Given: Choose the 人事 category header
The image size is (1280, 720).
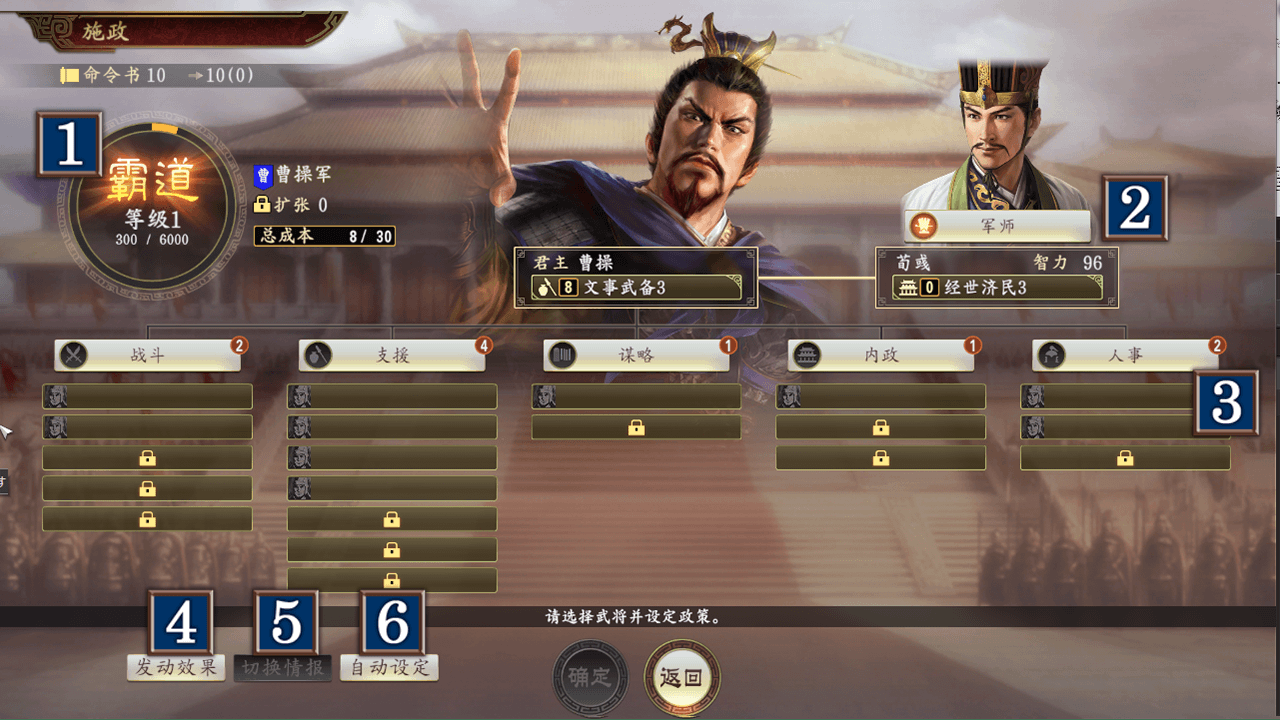Looking at the screenshot, I should click(x=1125, y=355).
